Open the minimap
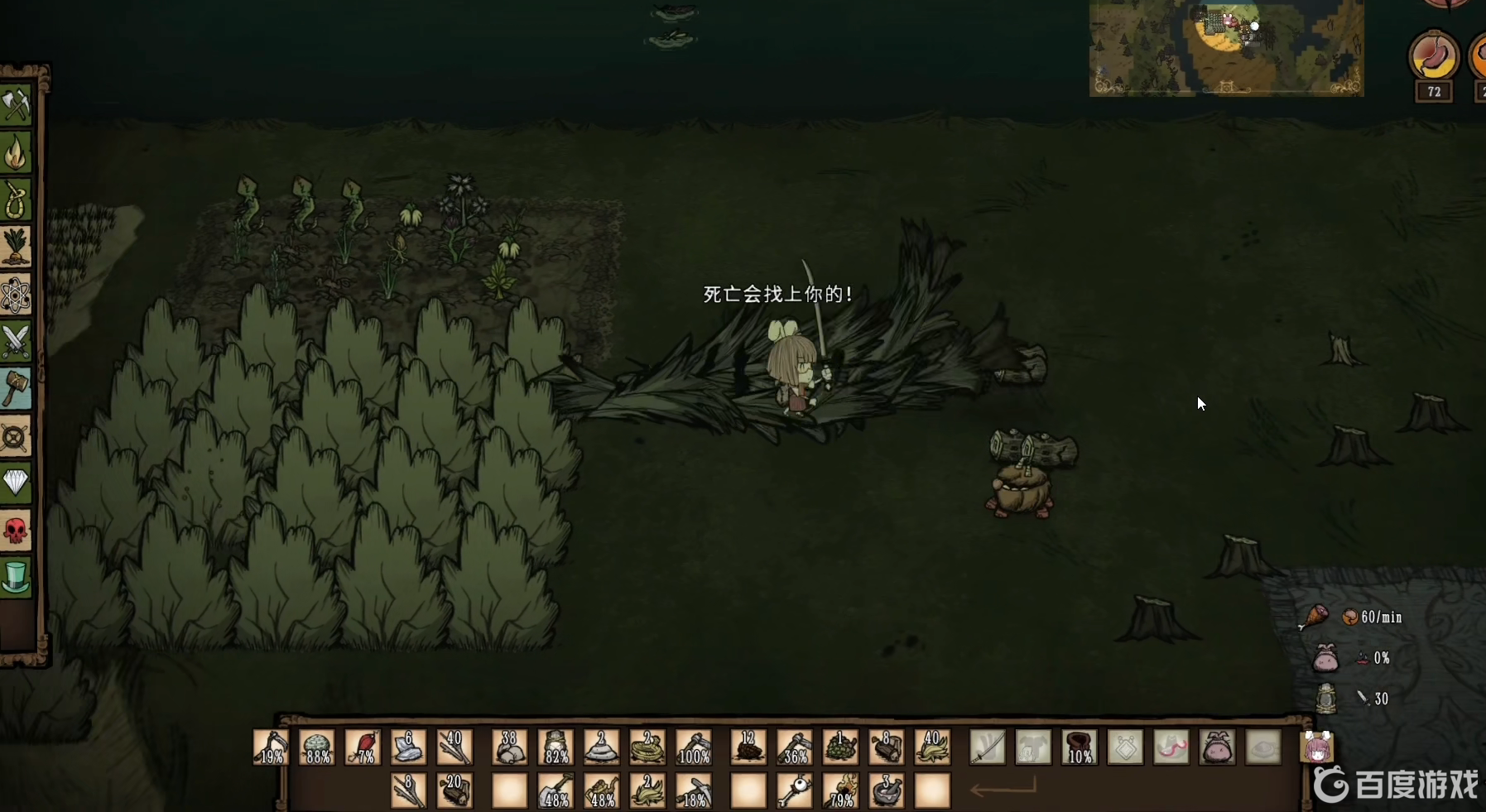This screenshot has height=812, width=1486. tap(1226, 48)
